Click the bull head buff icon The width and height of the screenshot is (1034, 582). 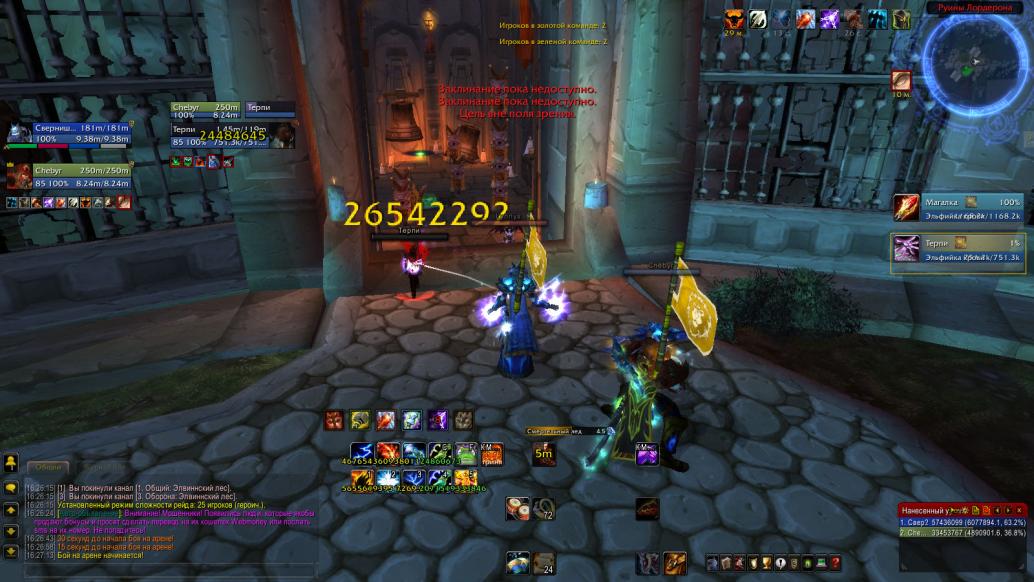tap(734, 19)
